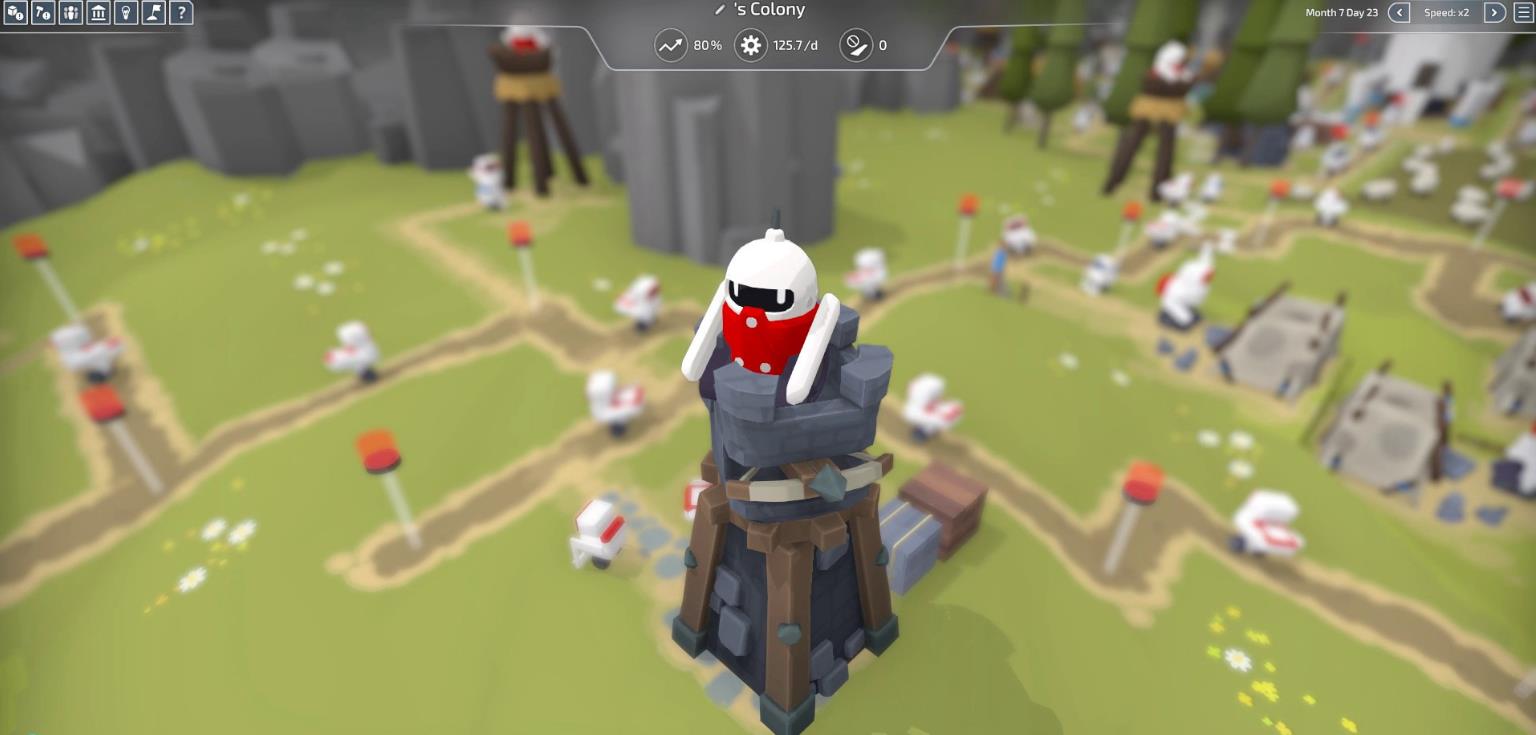
Task: Click the gear production rate icon
Action: tap(751, 45)
